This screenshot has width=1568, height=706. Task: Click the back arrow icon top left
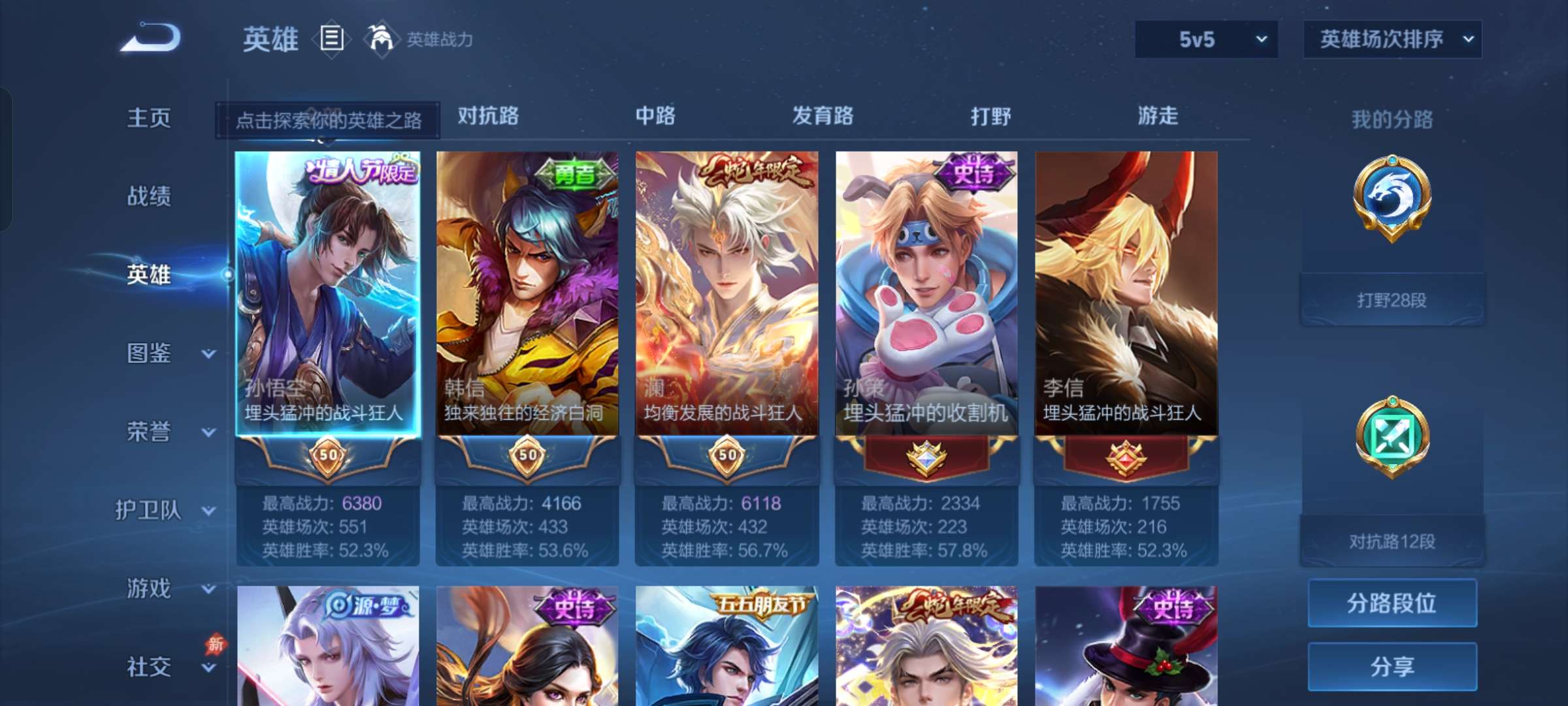pyautogui.click(x=152, y=39)
